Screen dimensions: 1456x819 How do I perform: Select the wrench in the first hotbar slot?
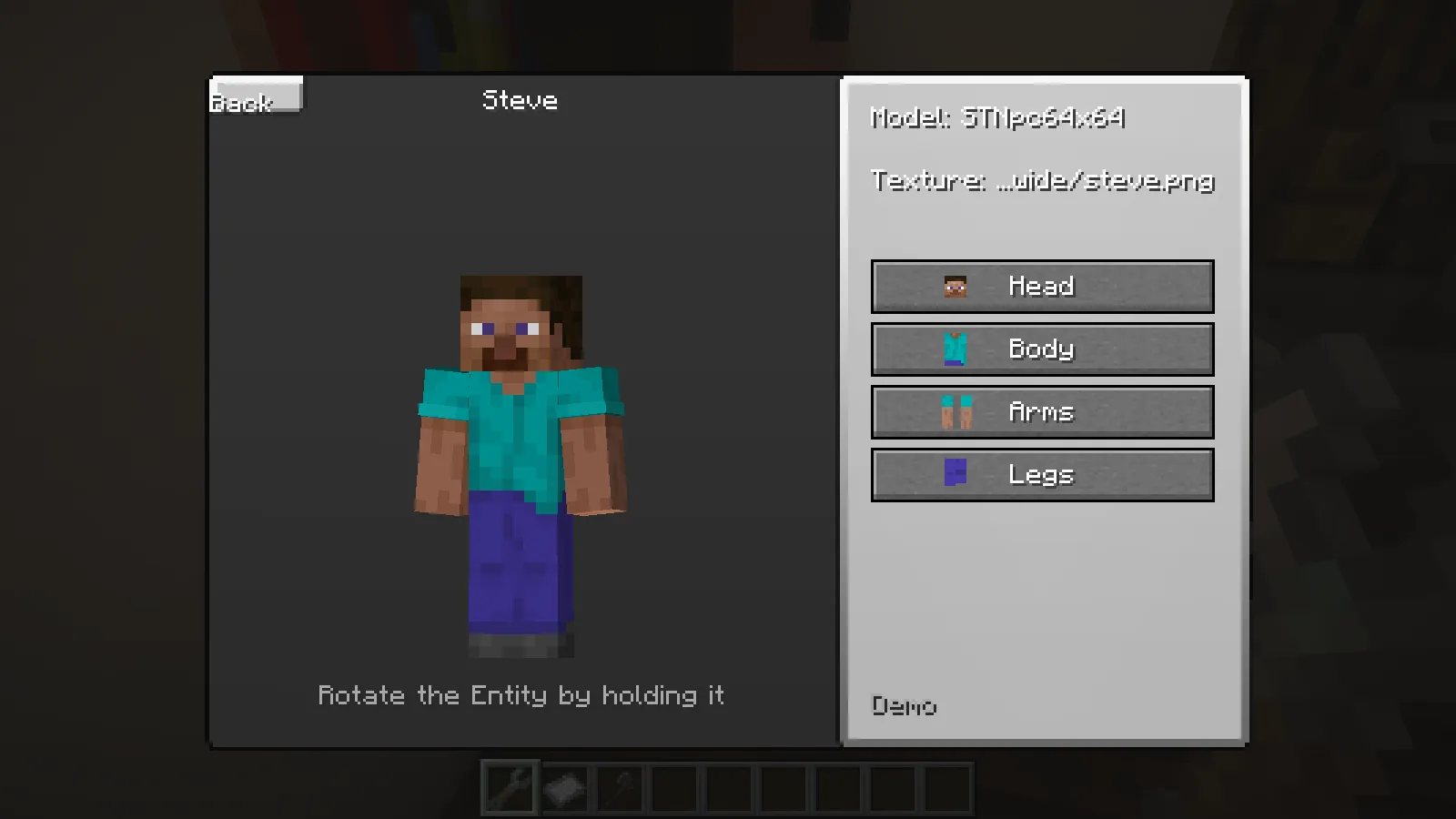pos(510,788)
